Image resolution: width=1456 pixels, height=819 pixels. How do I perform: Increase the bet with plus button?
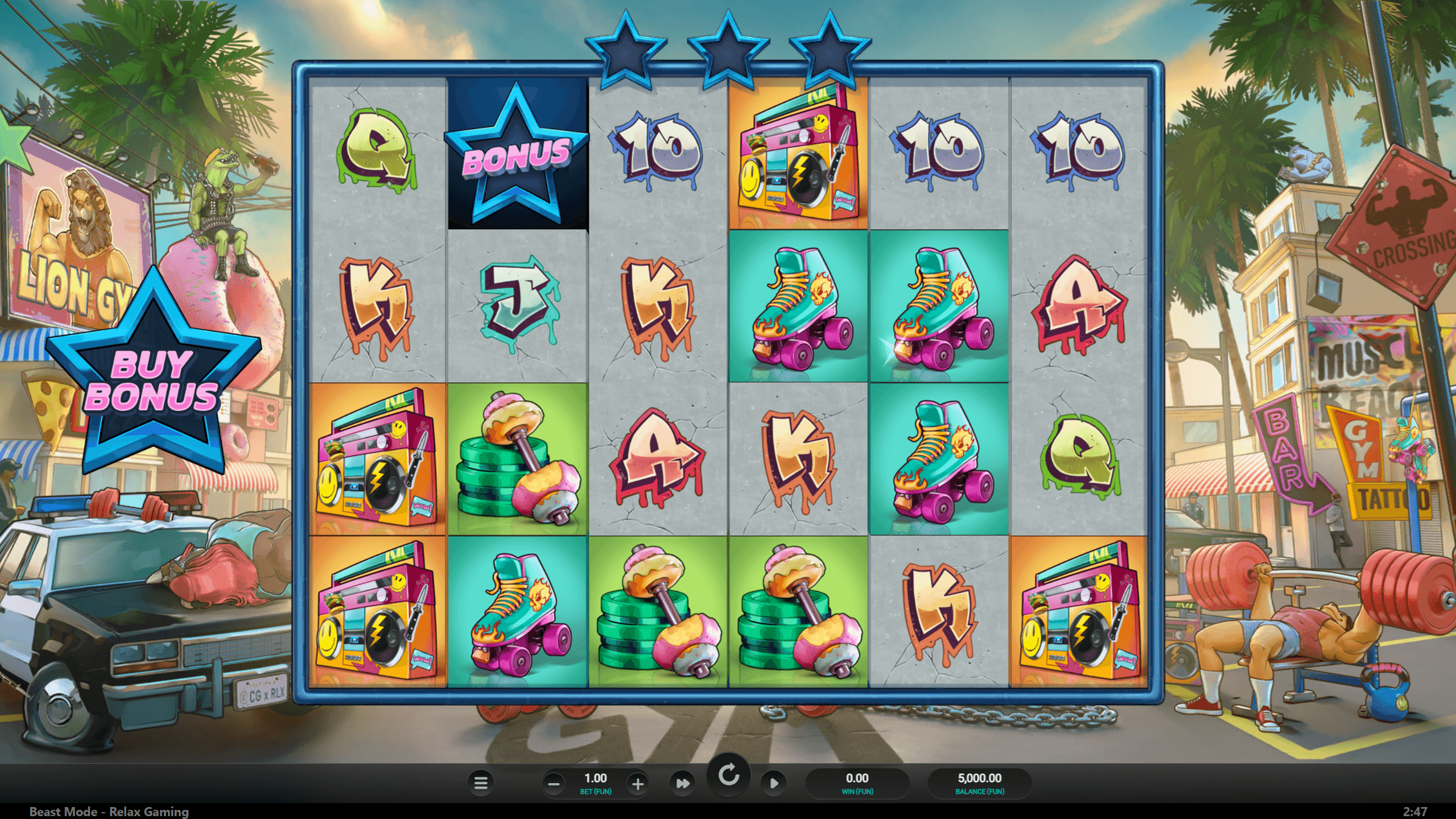(x=638, y=784)
